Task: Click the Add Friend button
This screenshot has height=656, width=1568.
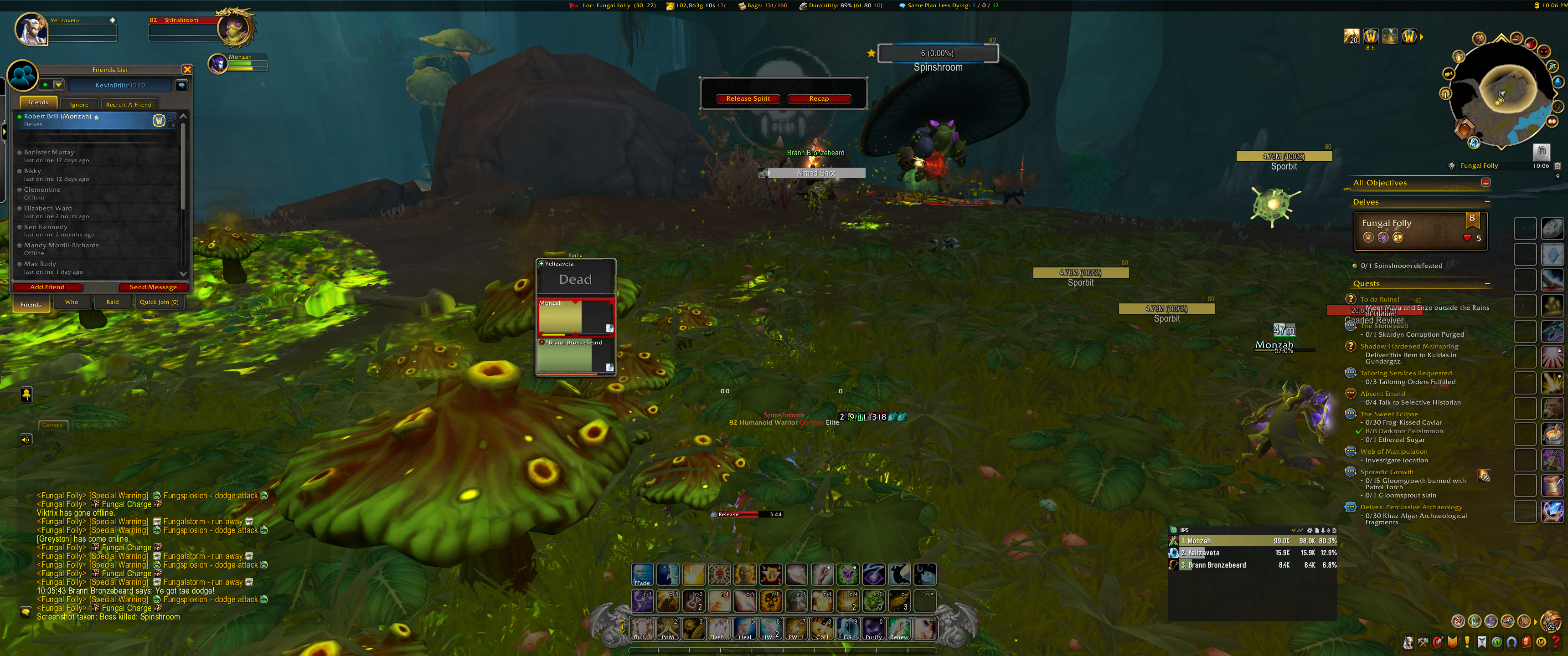Action: tap(47, 287)
